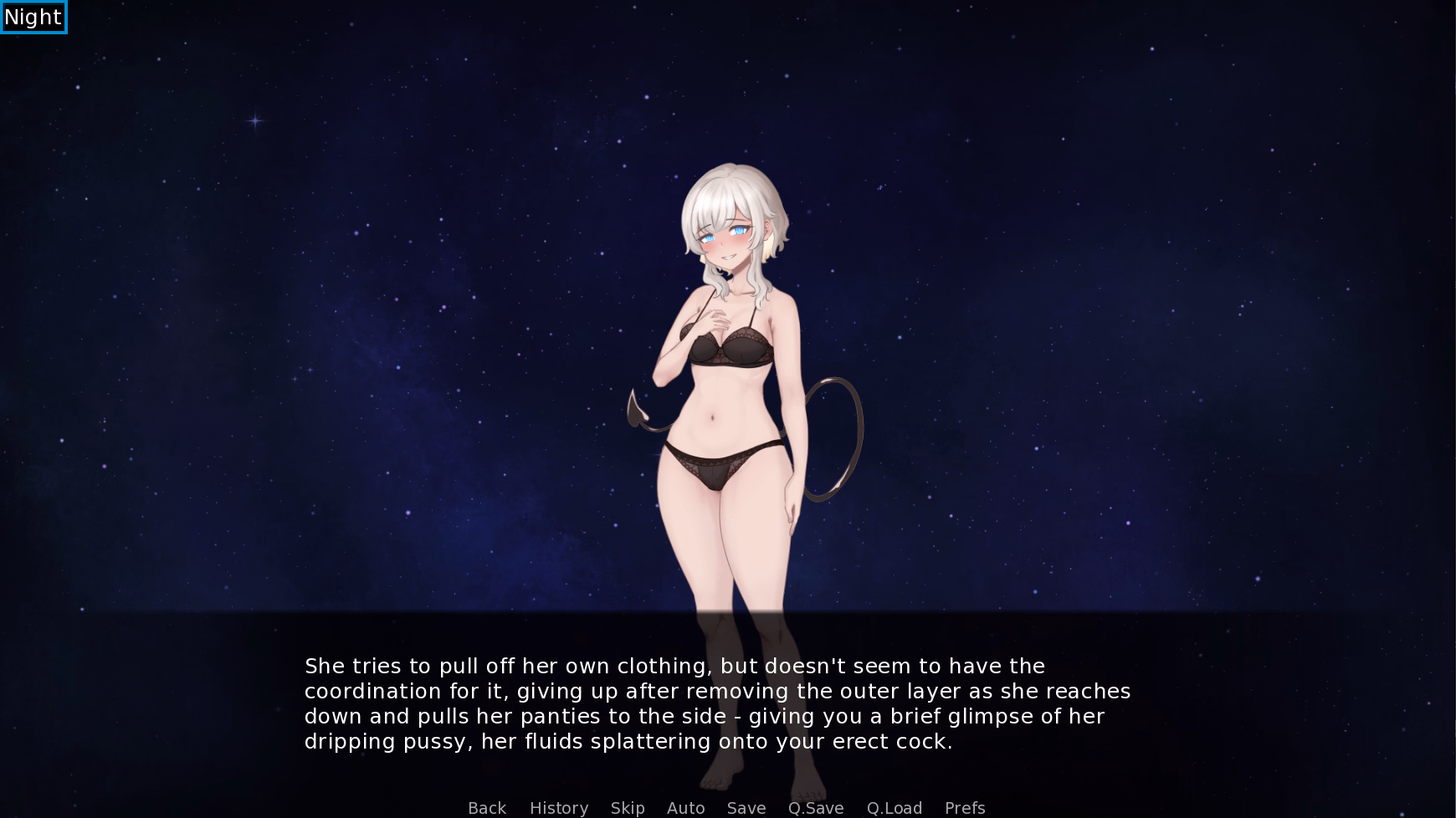This screenshot has height=818, width=1456.
Task: Click Prefs at the bottom right
Action: tap(964, 808)
